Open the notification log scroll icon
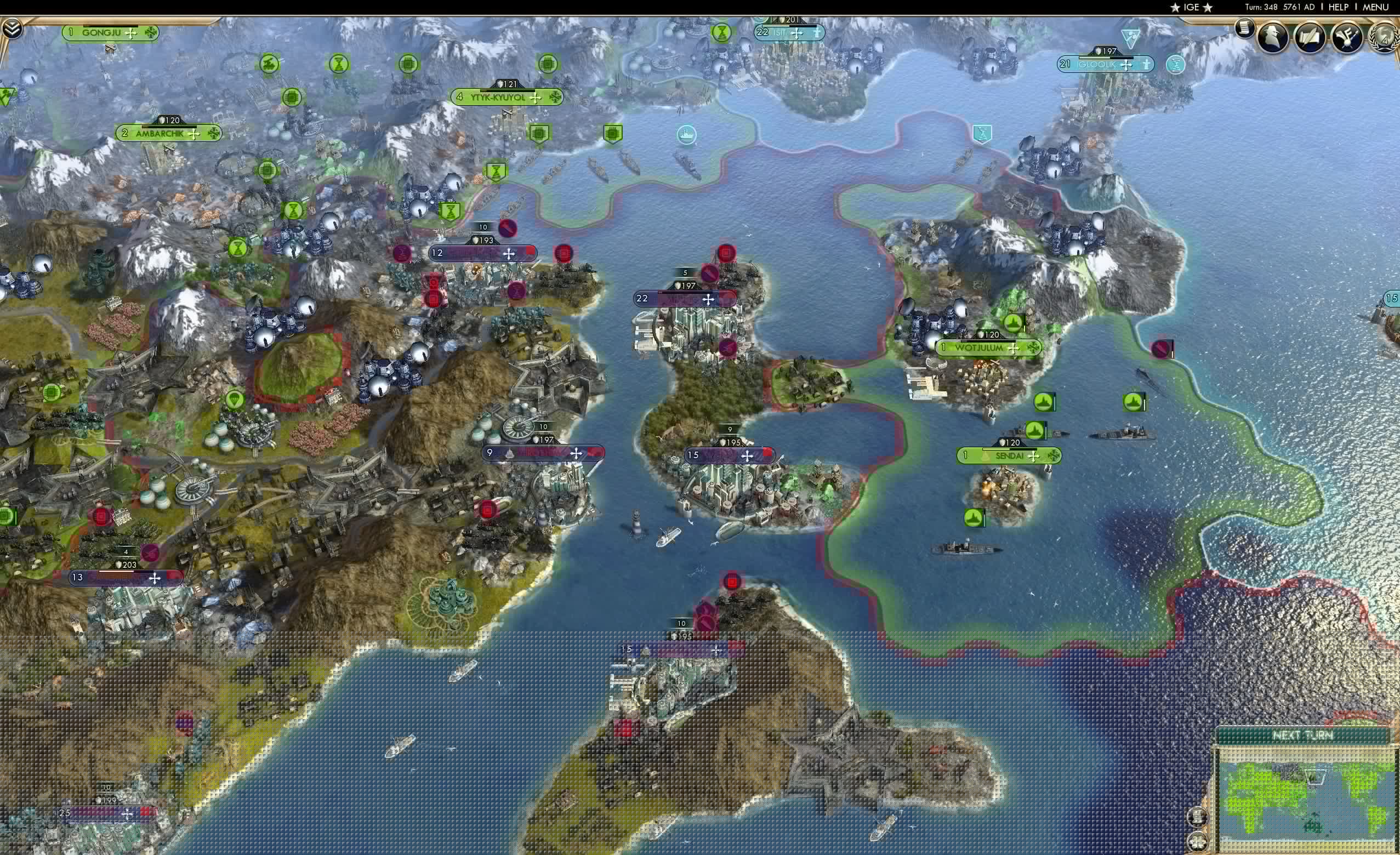Viewport: 1400px width, 855px height. click(x=1245, y=31)
